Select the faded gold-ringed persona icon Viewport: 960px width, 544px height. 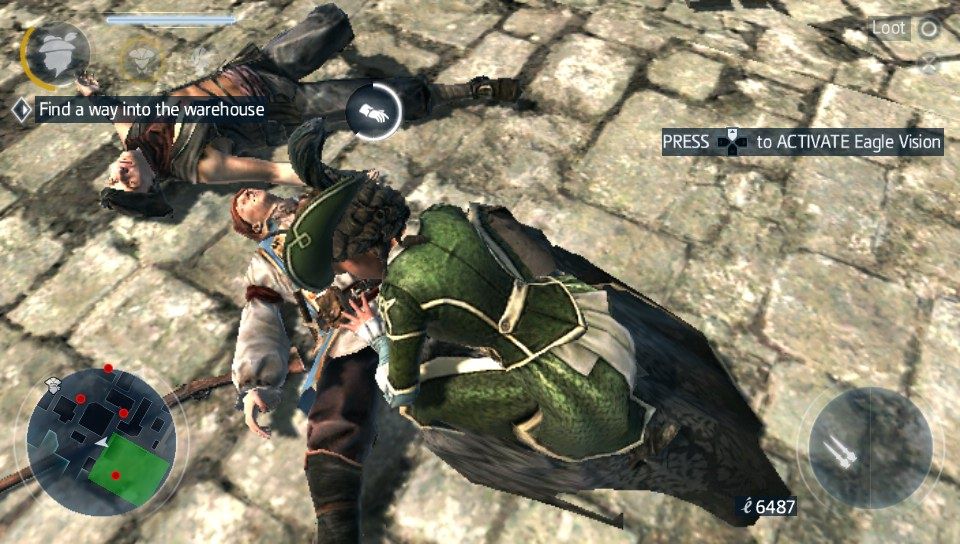pyautogui.click(x=140, y=61)
